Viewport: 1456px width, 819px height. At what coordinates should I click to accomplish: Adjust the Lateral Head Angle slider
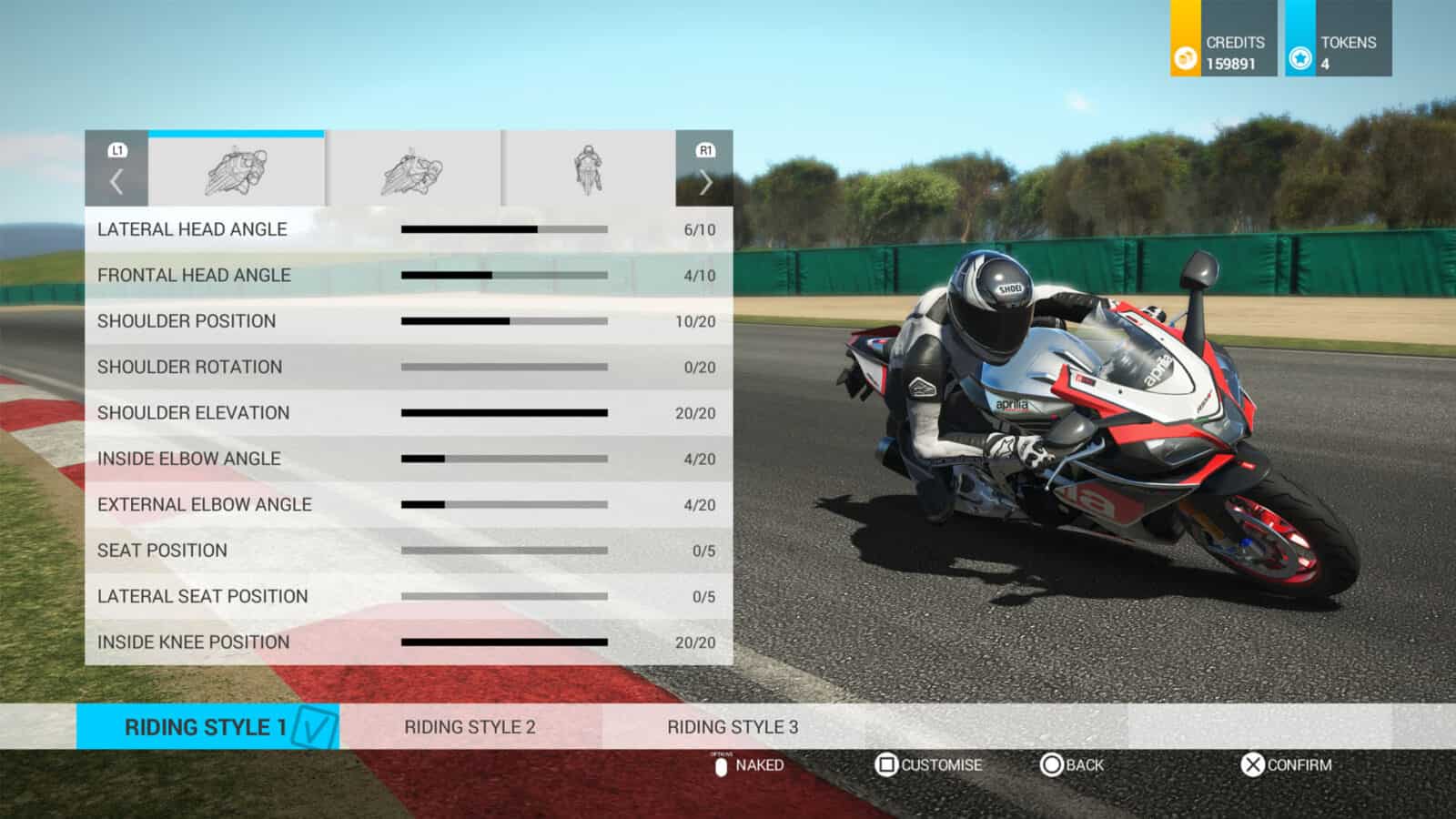(504, 229)
